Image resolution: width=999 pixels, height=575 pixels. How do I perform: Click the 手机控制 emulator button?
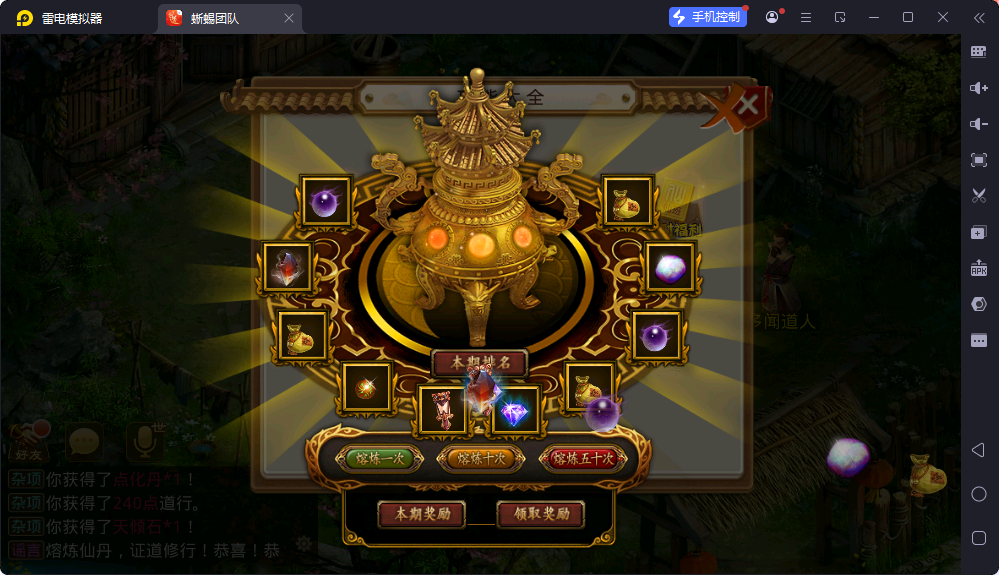pos(708,17)
